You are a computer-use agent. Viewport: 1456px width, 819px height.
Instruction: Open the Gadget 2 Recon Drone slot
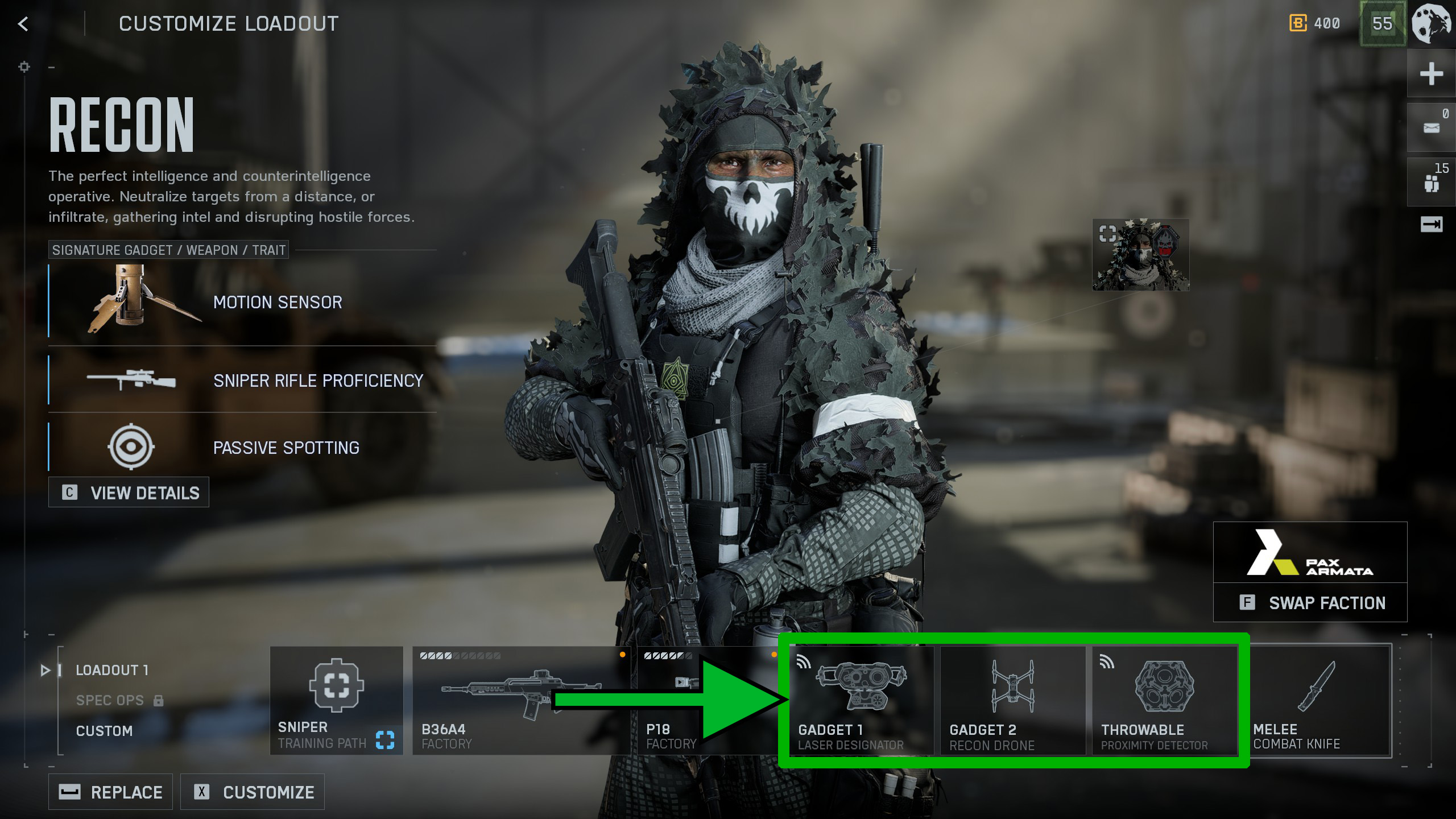point(1012,701)
